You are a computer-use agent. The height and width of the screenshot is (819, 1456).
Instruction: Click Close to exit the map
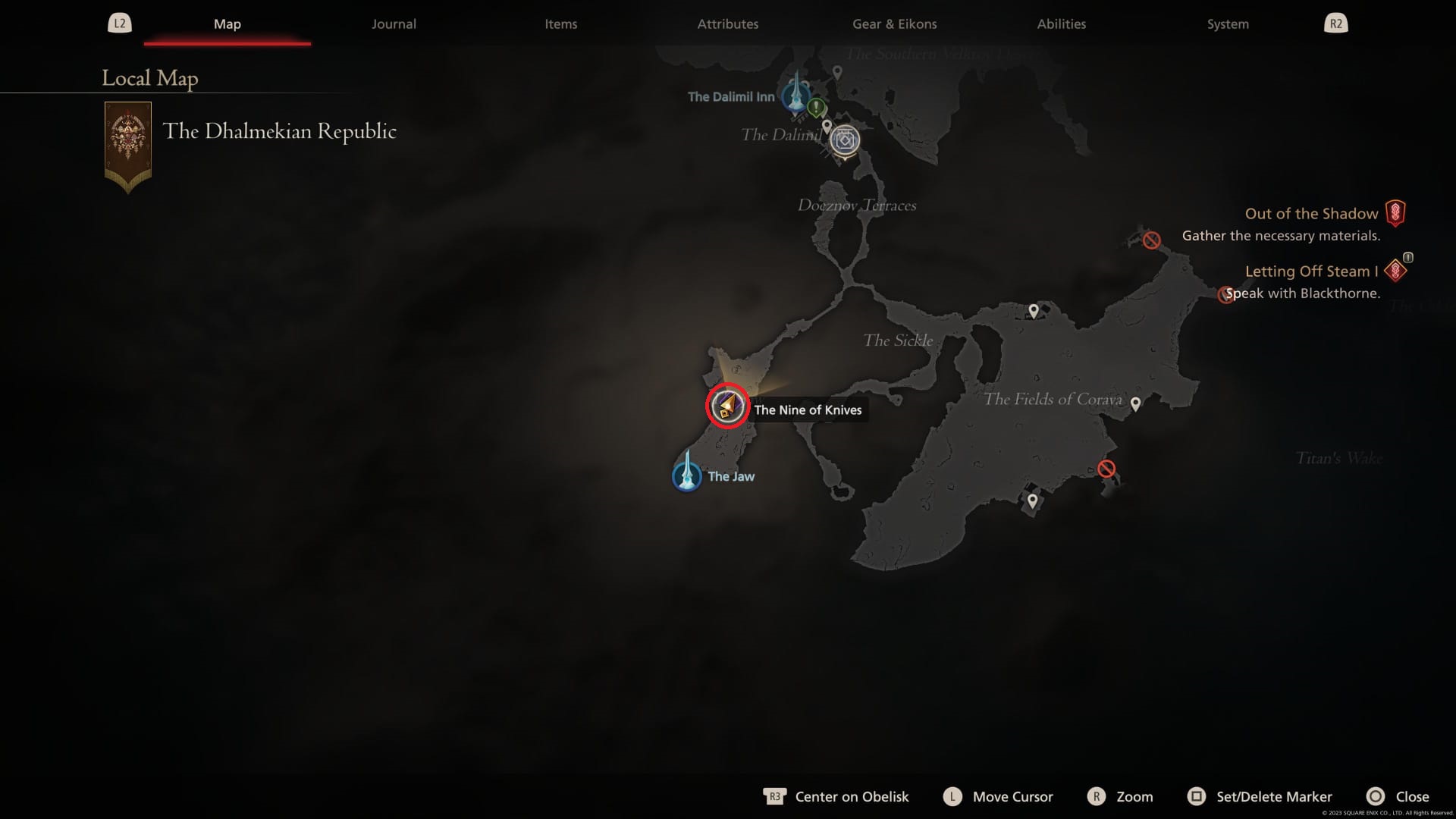pyautogui.click(x=1398, y=796)
